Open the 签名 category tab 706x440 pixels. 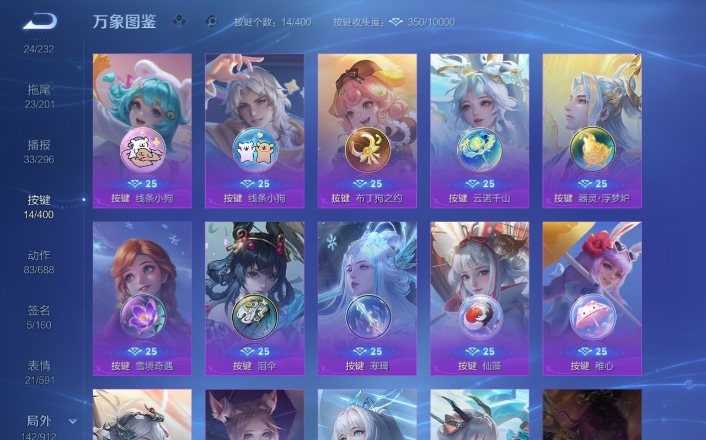[x=39, y=316]
